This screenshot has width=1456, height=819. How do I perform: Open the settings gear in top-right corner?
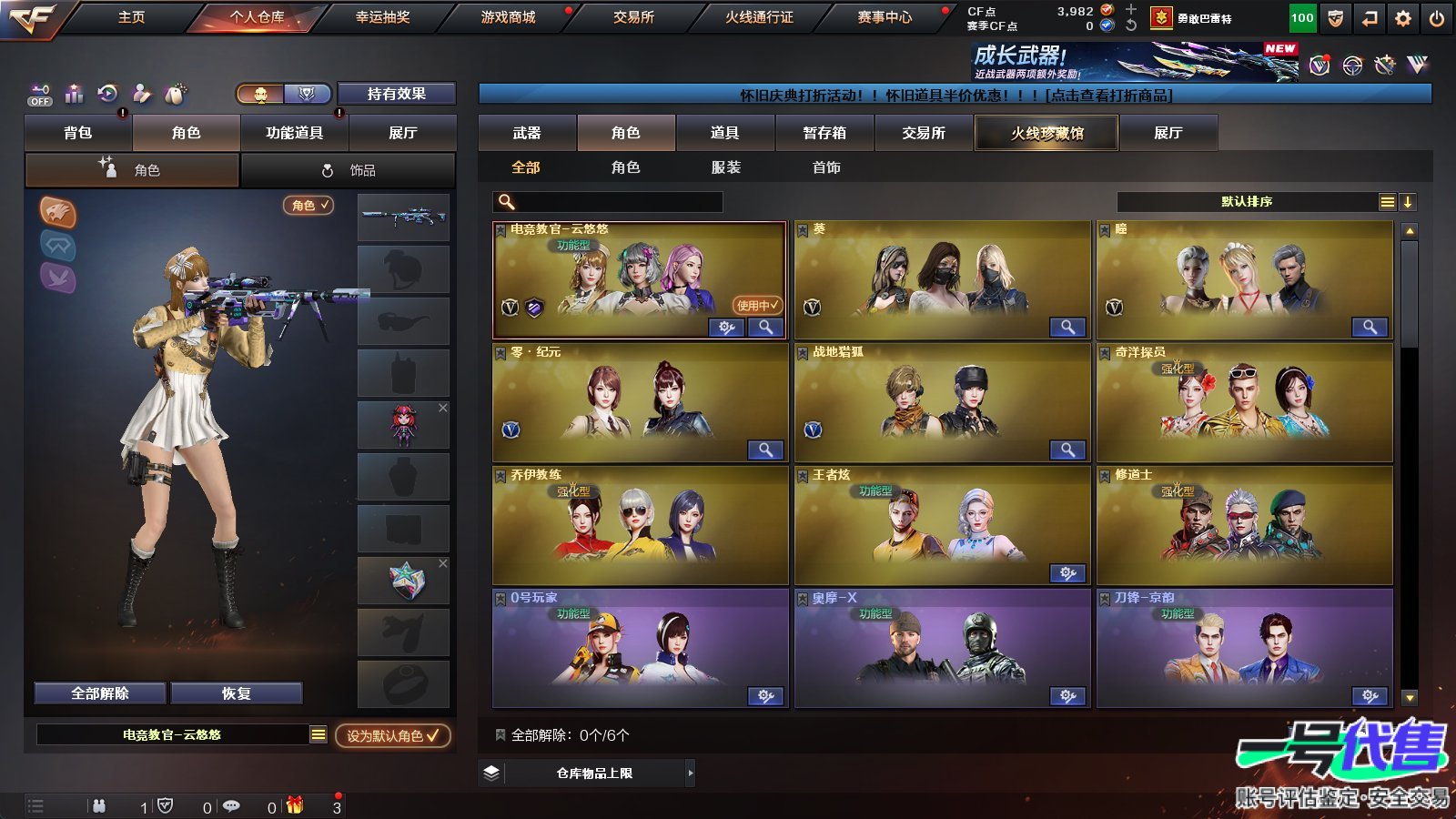pyautogui.click(x=1402, y=16)
